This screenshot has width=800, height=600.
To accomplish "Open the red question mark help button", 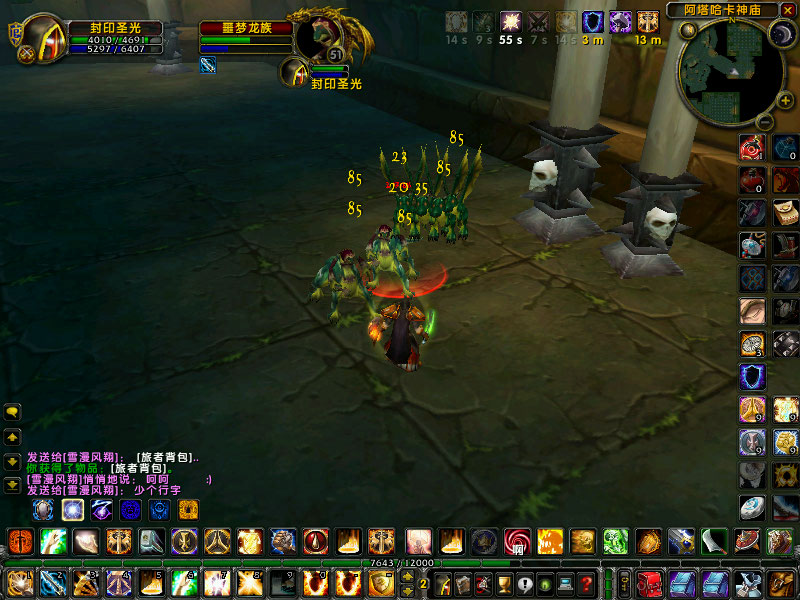I will [x=586, y=583].
